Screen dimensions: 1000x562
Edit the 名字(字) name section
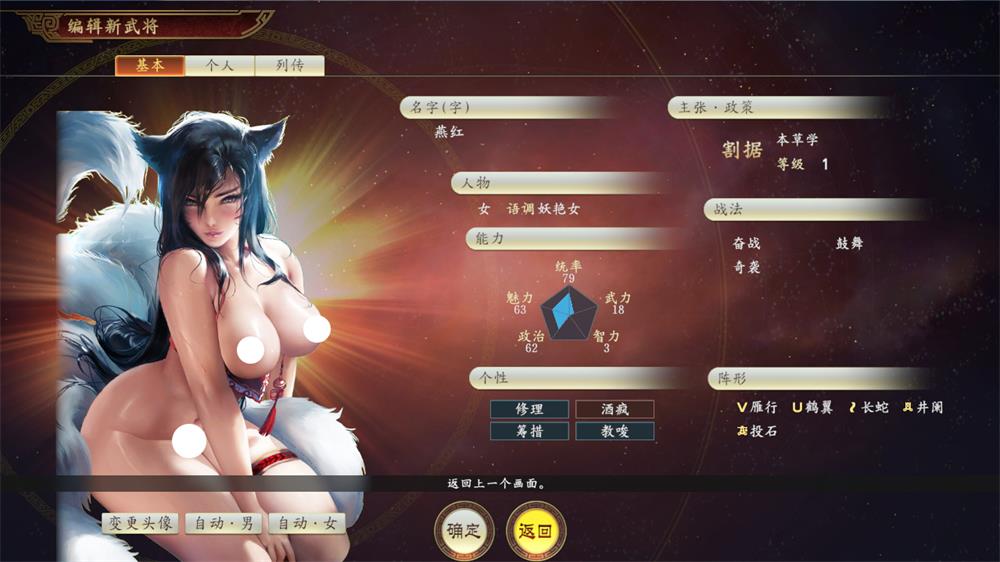[x=510, y=108]
